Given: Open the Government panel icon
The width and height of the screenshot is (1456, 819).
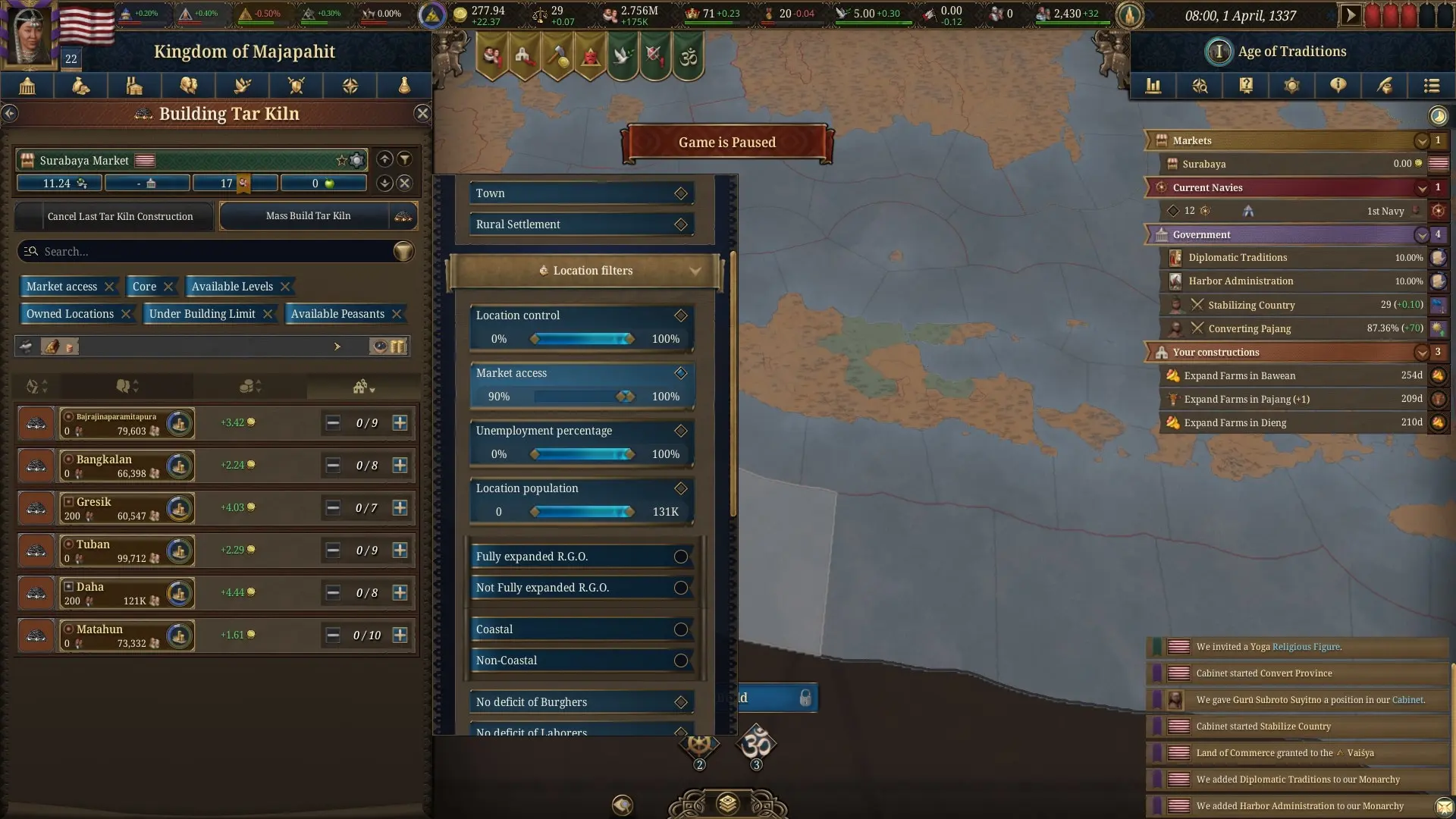Looking at the screenshot, I should coord(27,86).
